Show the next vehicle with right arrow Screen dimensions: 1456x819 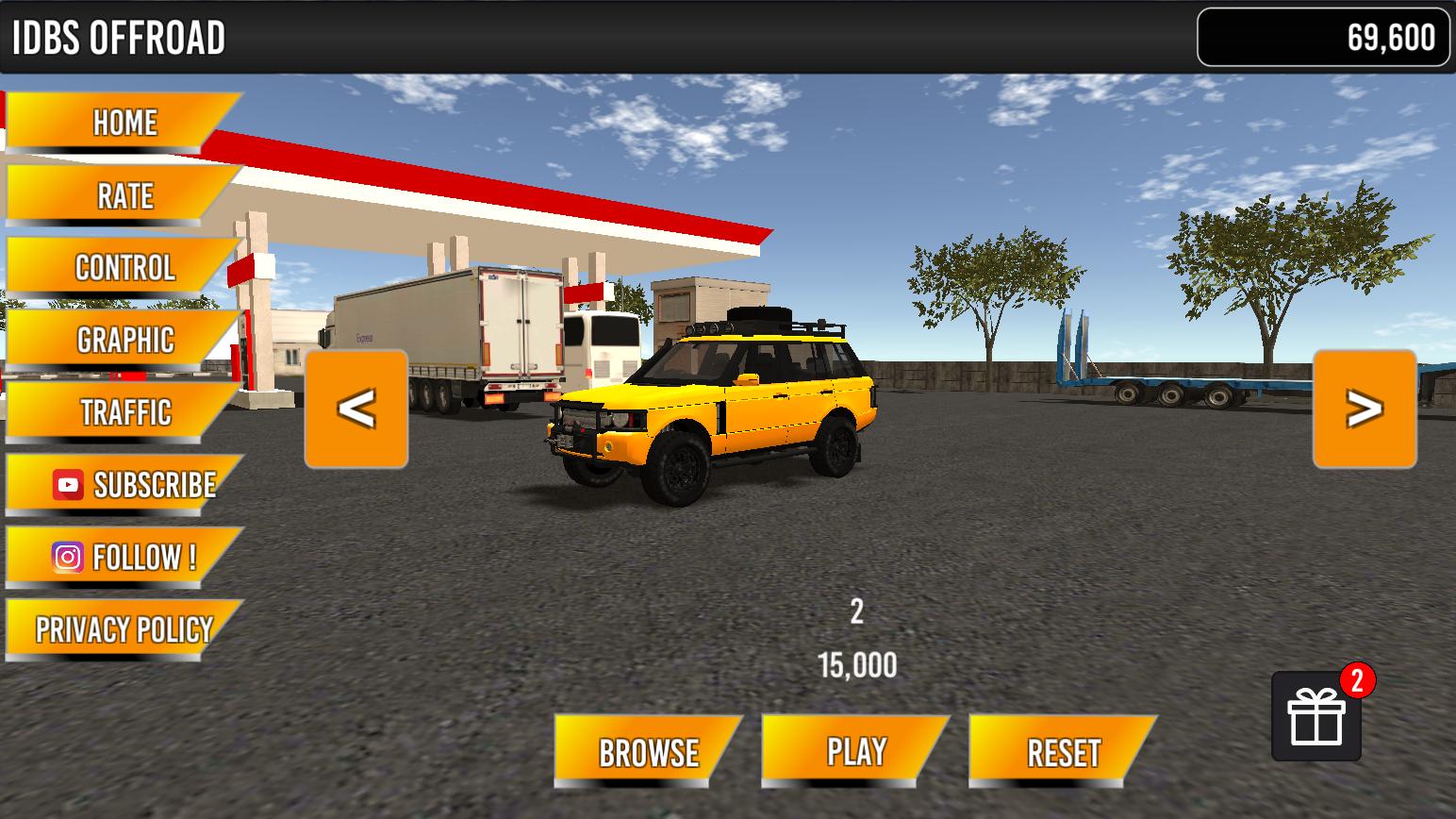pyautogui.click(x=1365, y=409)
